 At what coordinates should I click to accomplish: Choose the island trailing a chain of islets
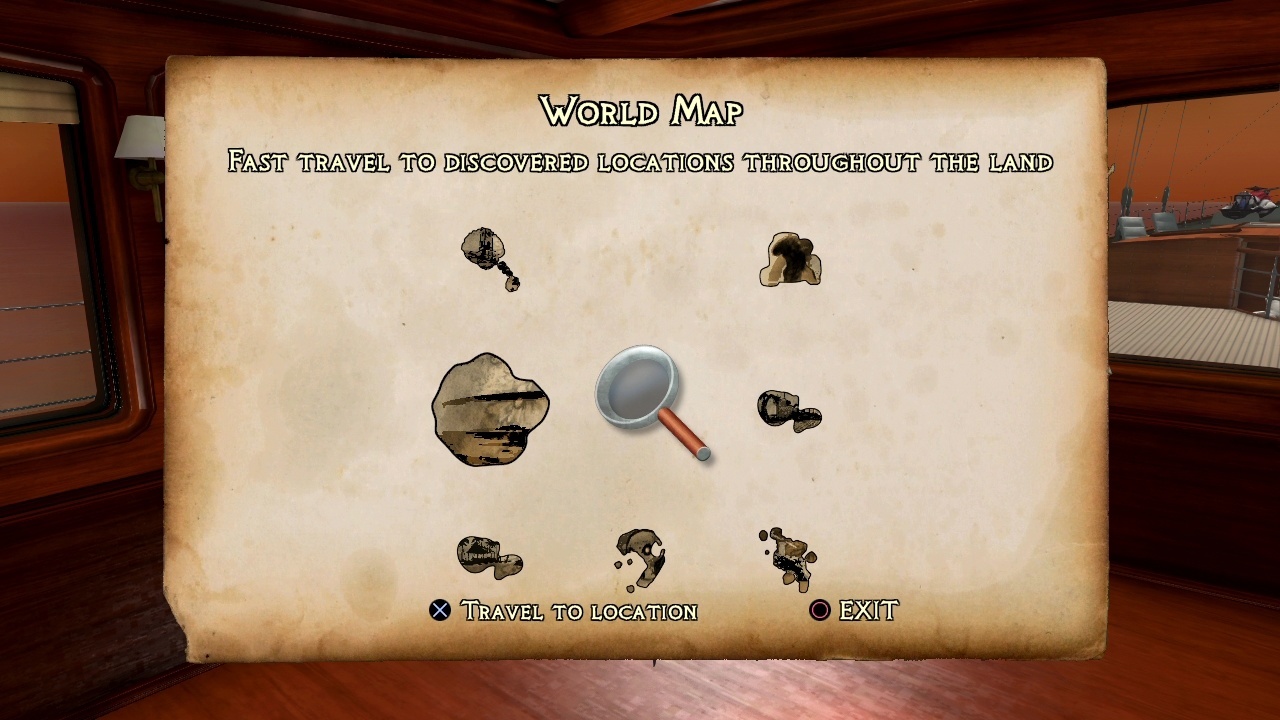pyautogui.click(x=487, y=252)
